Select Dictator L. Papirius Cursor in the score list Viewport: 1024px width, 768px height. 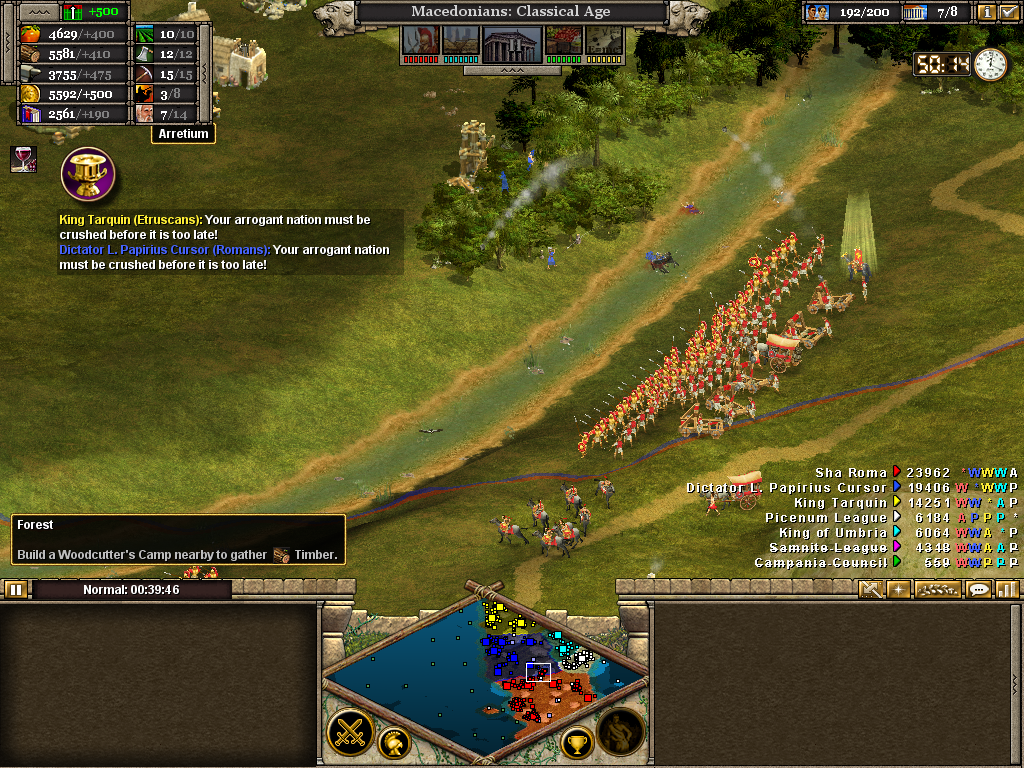click(786, 488)
